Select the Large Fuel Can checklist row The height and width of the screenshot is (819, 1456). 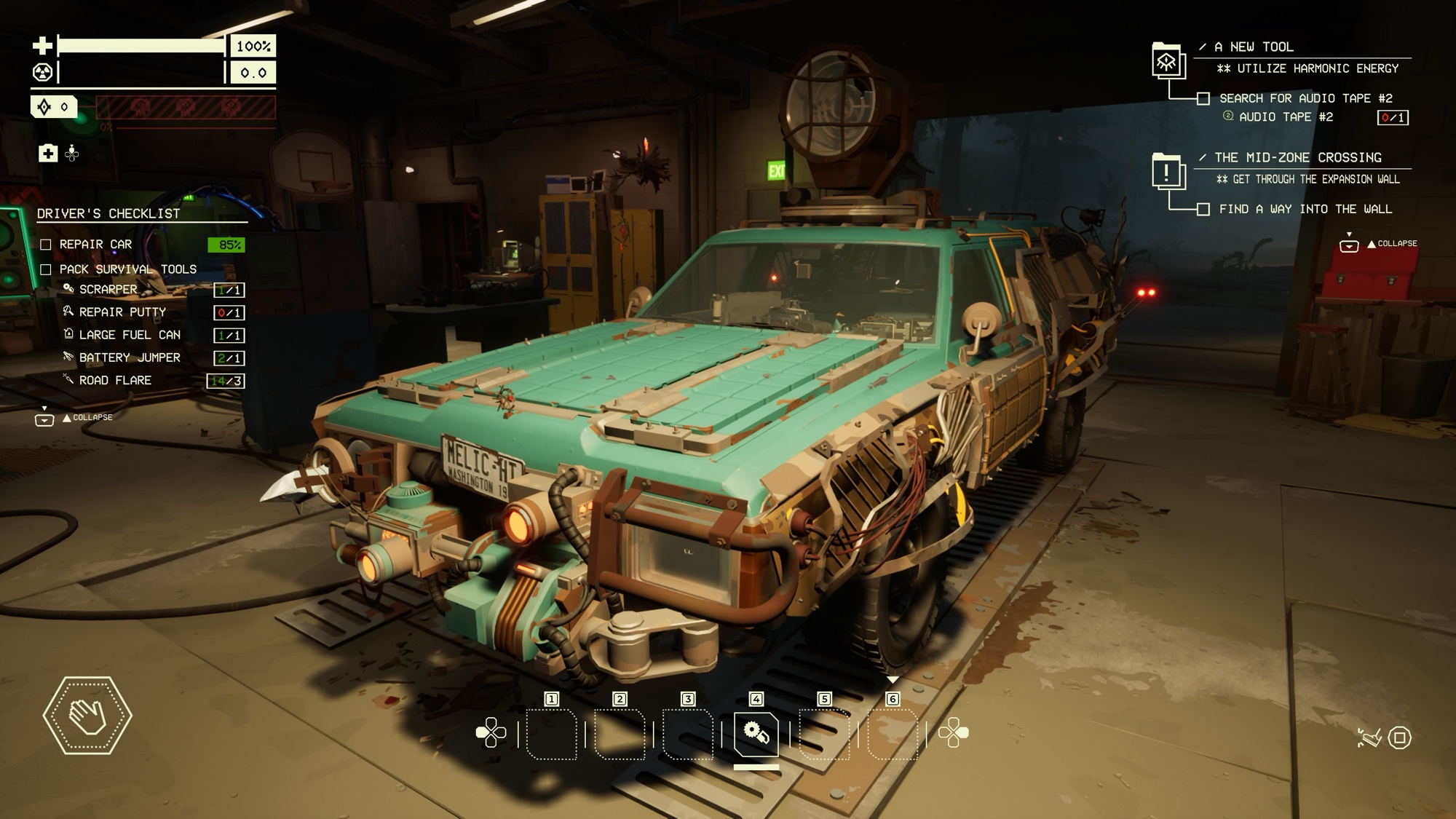[129, 335]
